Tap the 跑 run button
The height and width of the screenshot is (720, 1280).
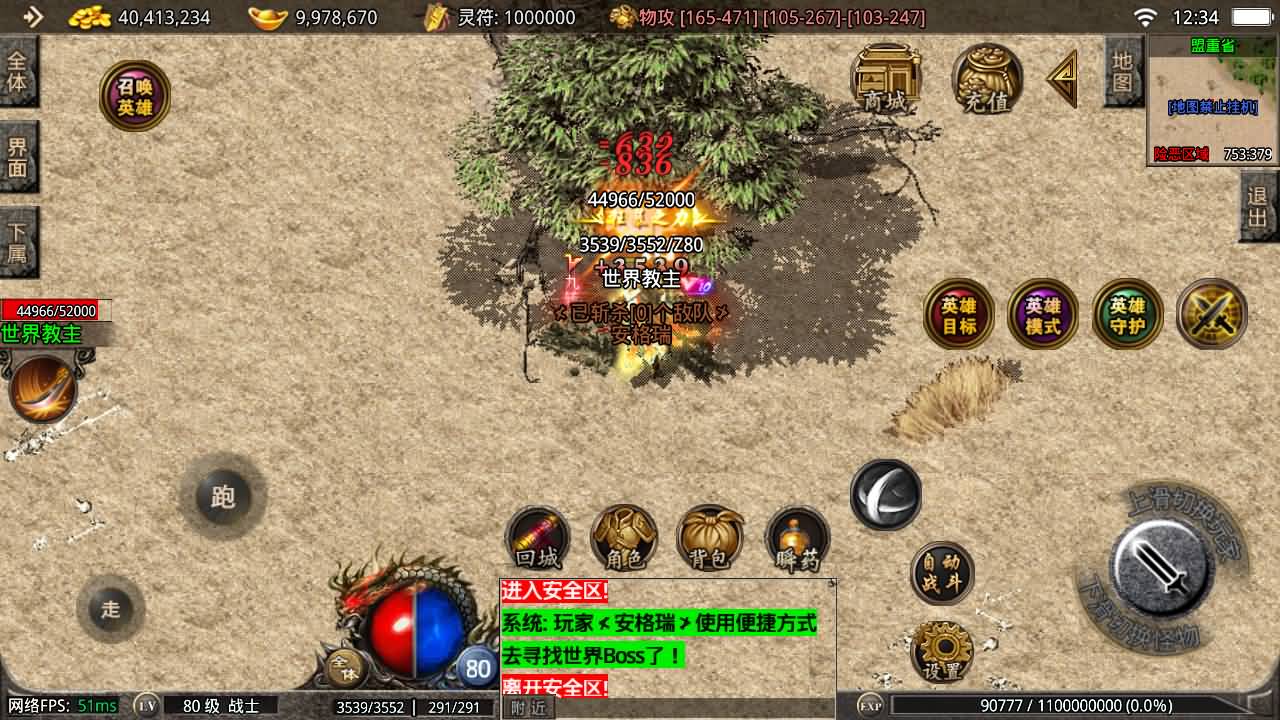222,497
